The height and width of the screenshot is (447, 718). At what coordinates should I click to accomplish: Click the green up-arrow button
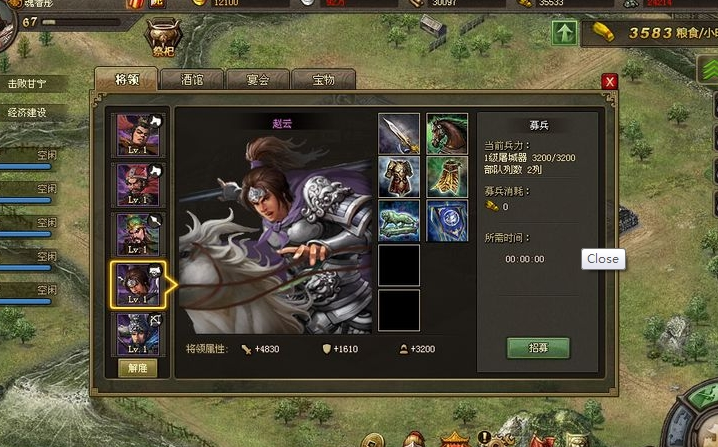click(563, 33)
